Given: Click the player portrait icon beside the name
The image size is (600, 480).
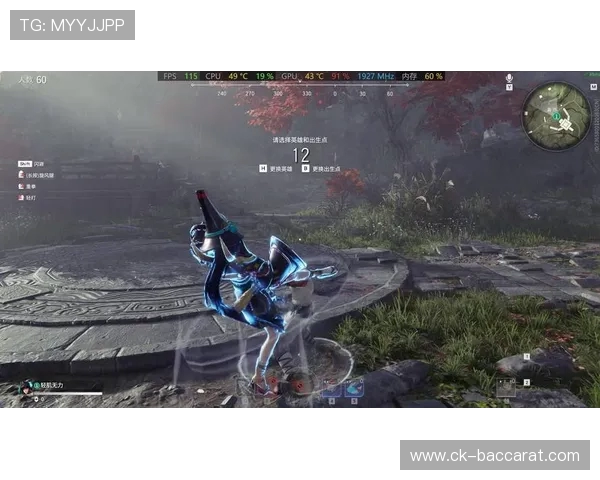Looking at the screenshot, I should coord(24,386).
